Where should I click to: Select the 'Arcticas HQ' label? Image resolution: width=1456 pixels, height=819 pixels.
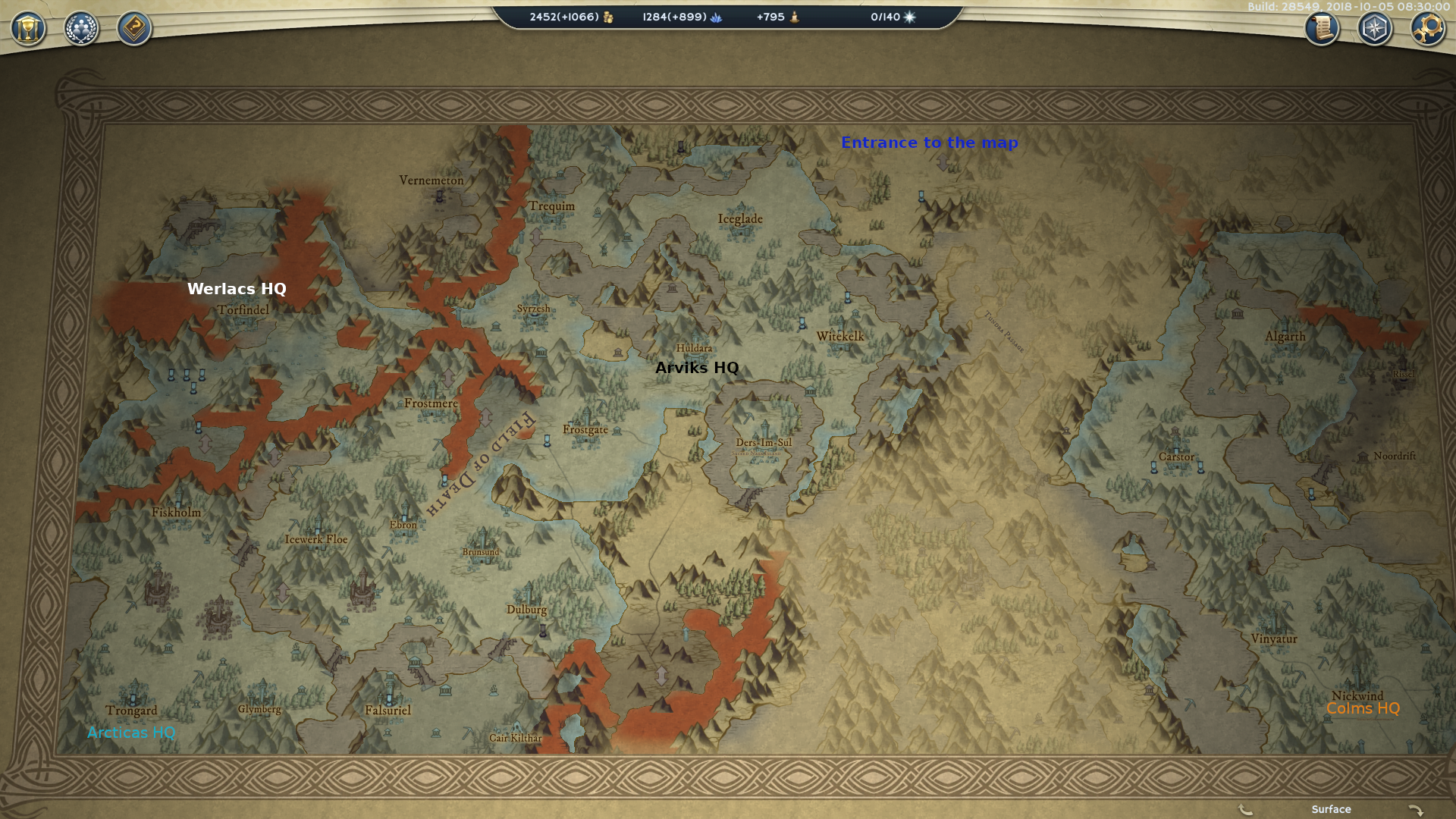(x=132, y=733)
